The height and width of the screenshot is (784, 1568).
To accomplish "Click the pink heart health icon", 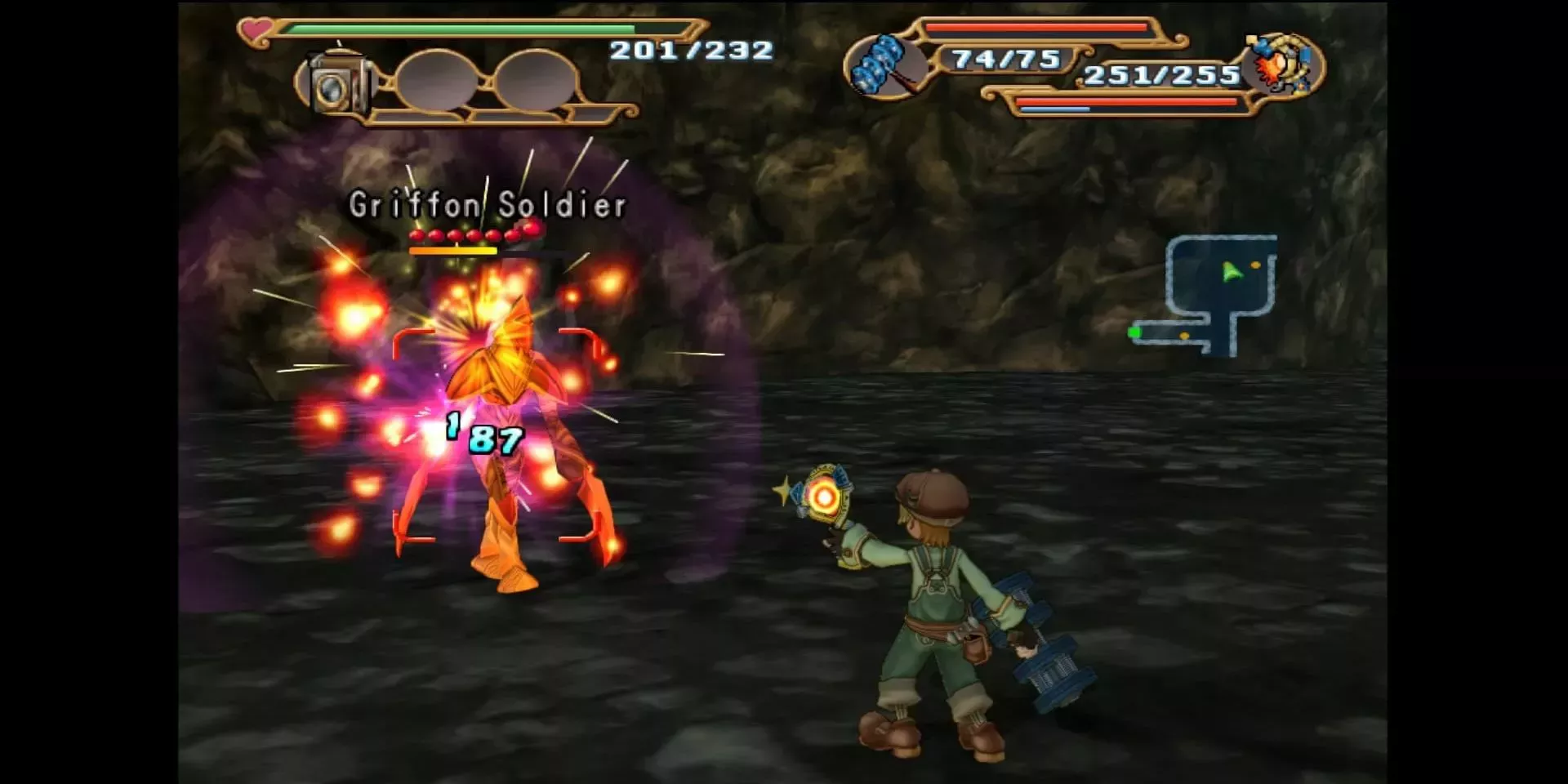I will point(256,30).
